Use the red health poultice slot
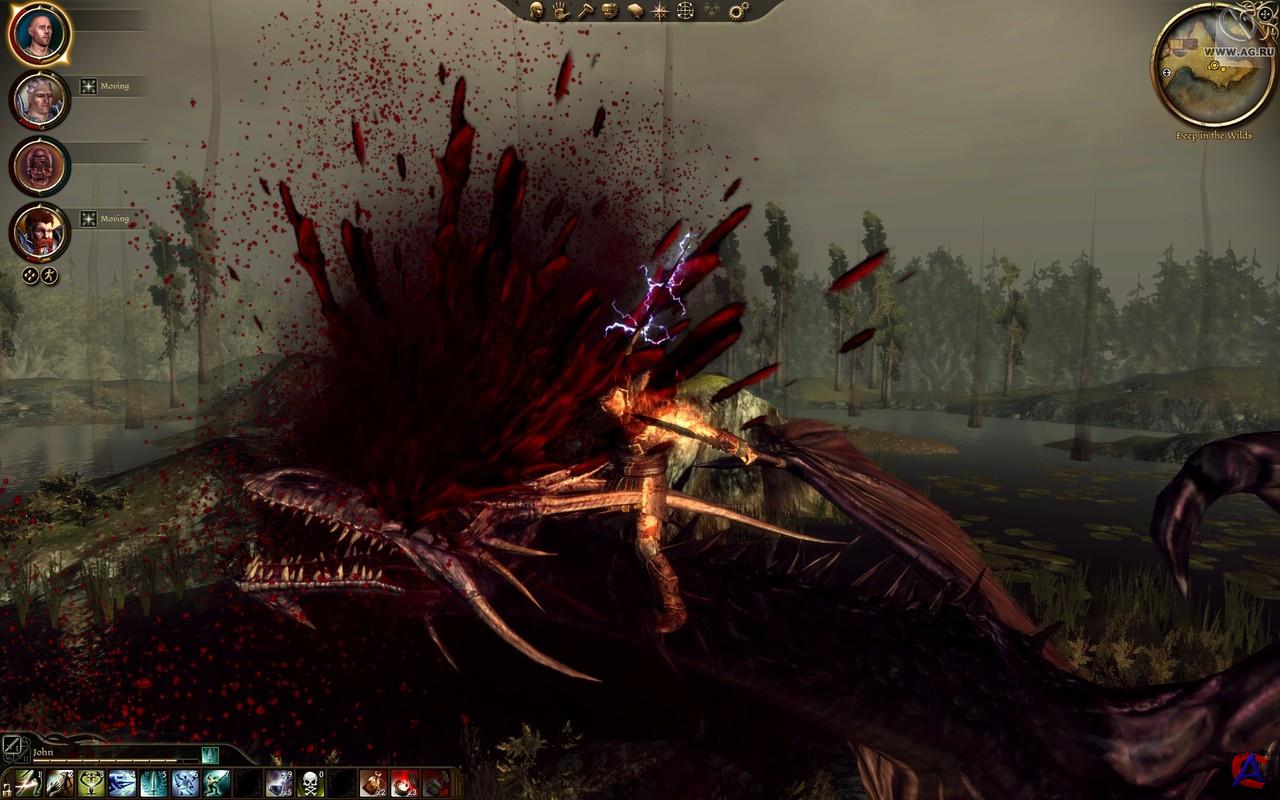 (404, 783)
